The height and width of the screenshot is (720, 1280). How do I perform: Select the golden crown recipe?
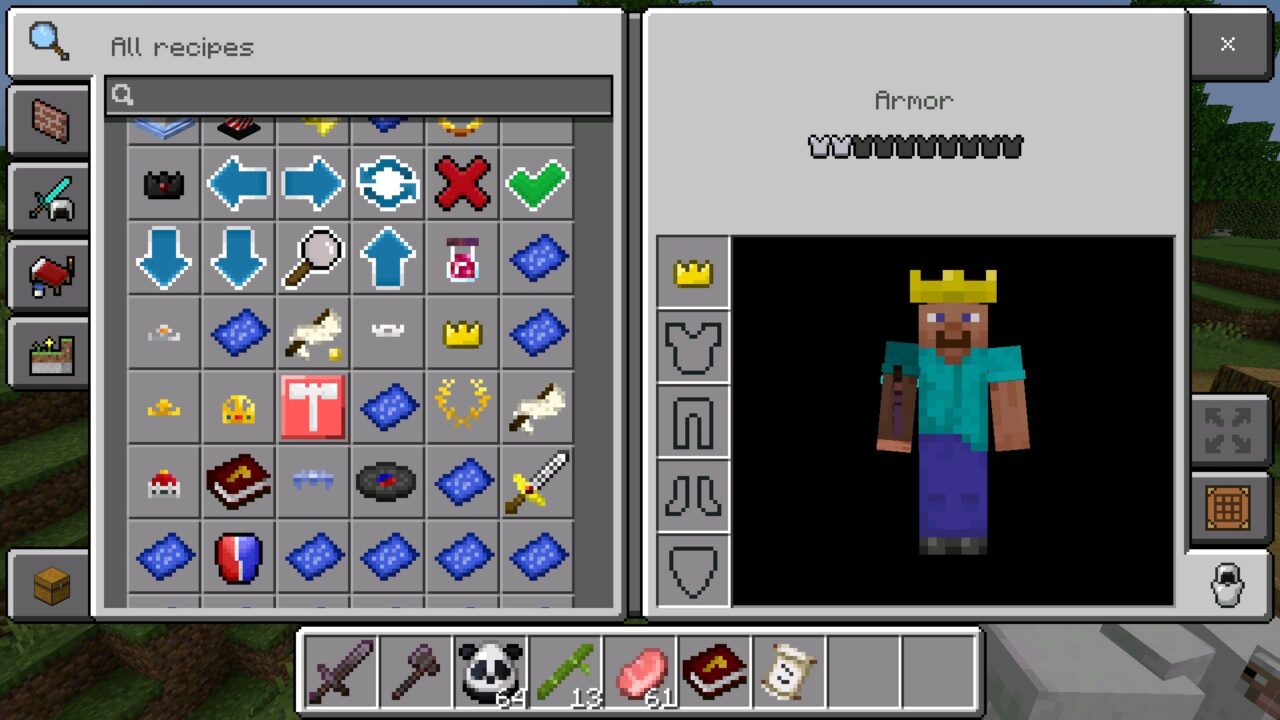[x=462, y=333]
